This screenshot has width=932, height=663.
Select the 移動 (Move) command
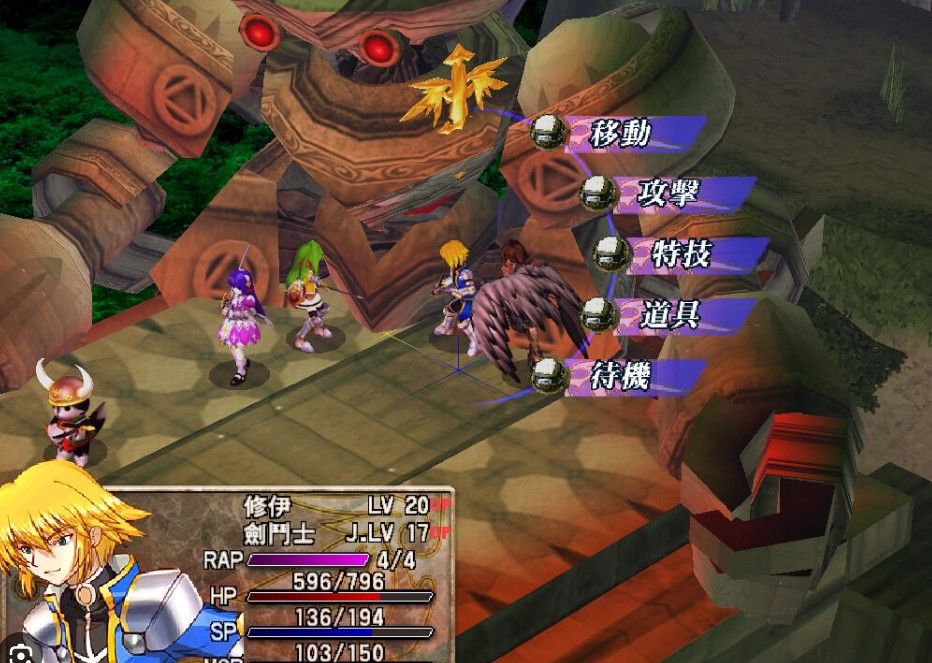(x=621, y=133)
